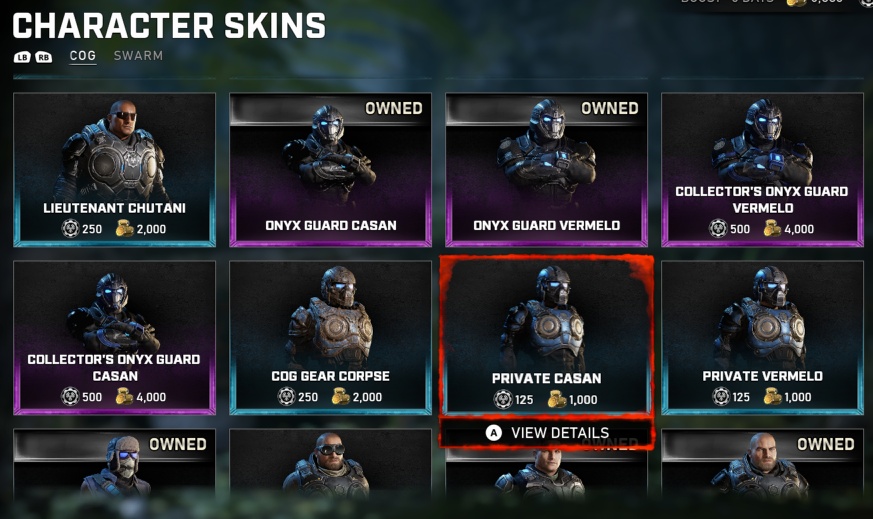Open Collector's Onyx Guard Vermelo skin tile
The height and width of the screenshot is (519, 873).
(762, 169)
